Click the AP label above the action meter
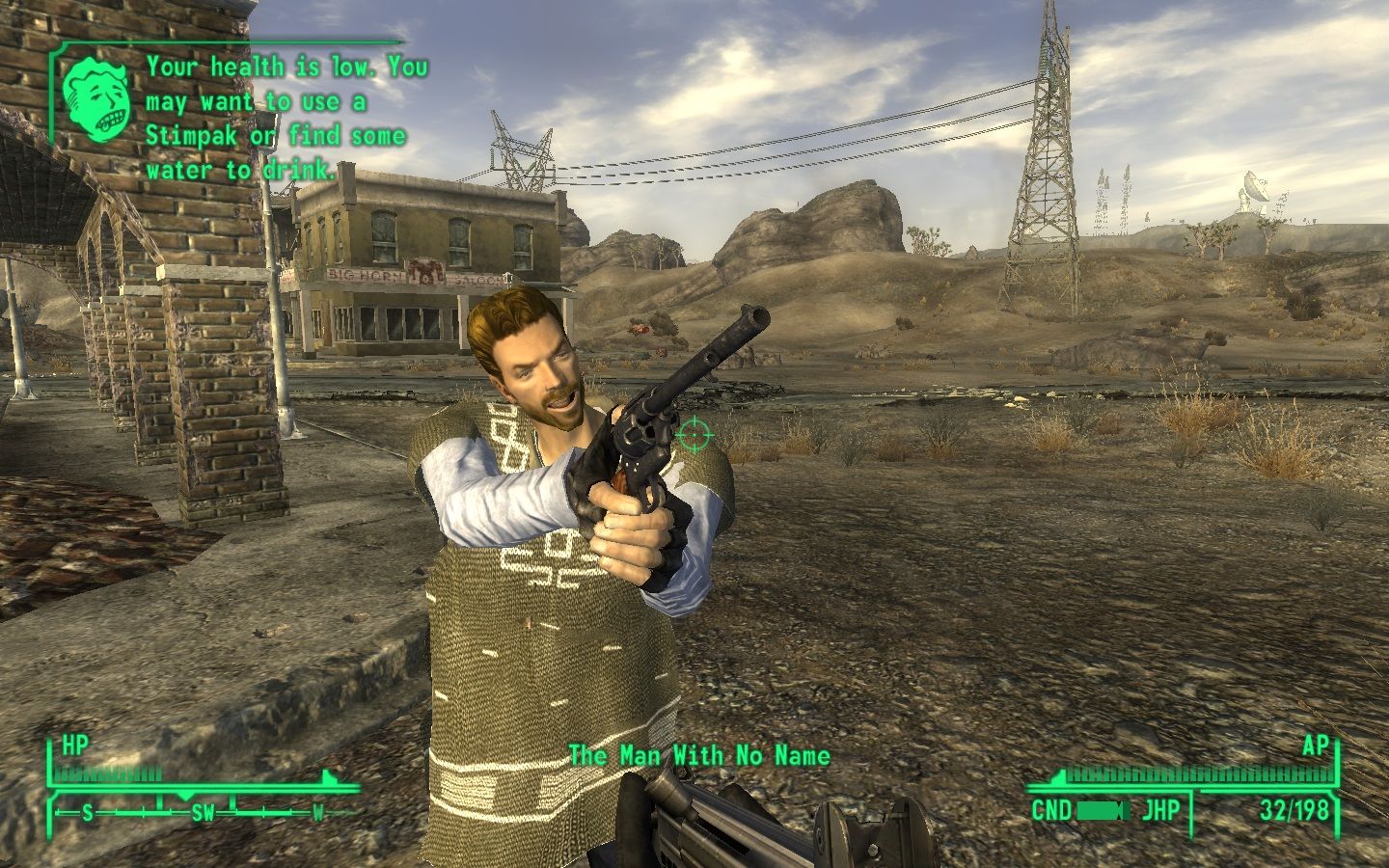This screenshot has height=868, width=1389. (x=1318, y=746)
